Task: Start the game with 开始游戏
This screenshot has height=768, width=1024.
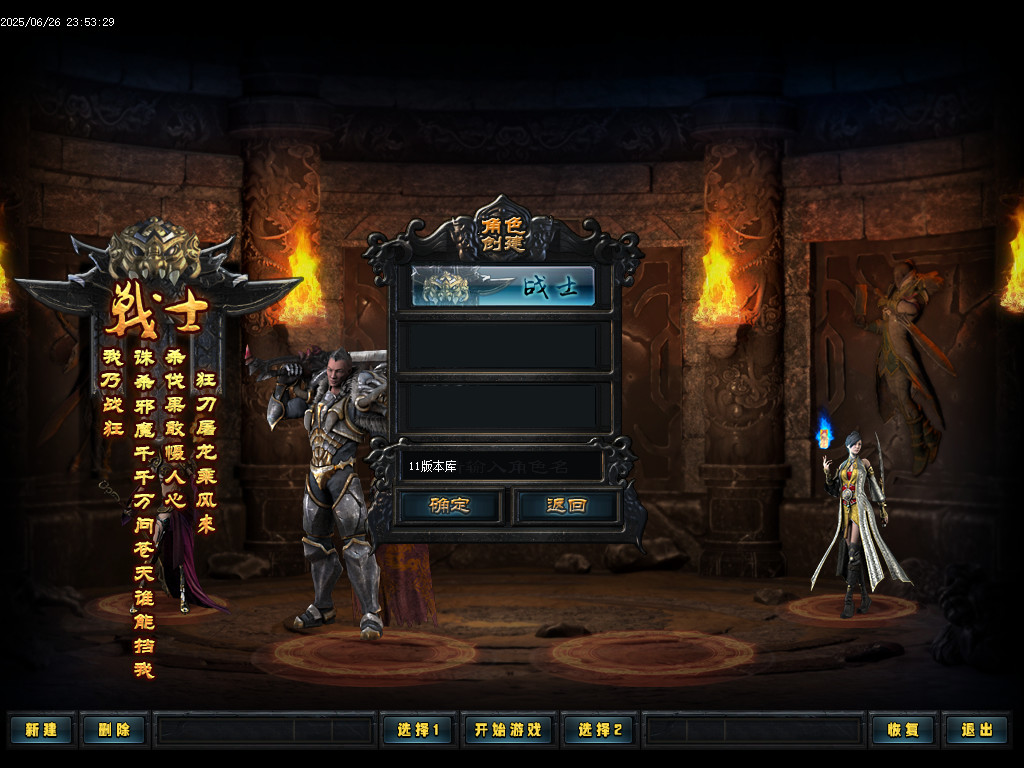Action: coord(507,730)
